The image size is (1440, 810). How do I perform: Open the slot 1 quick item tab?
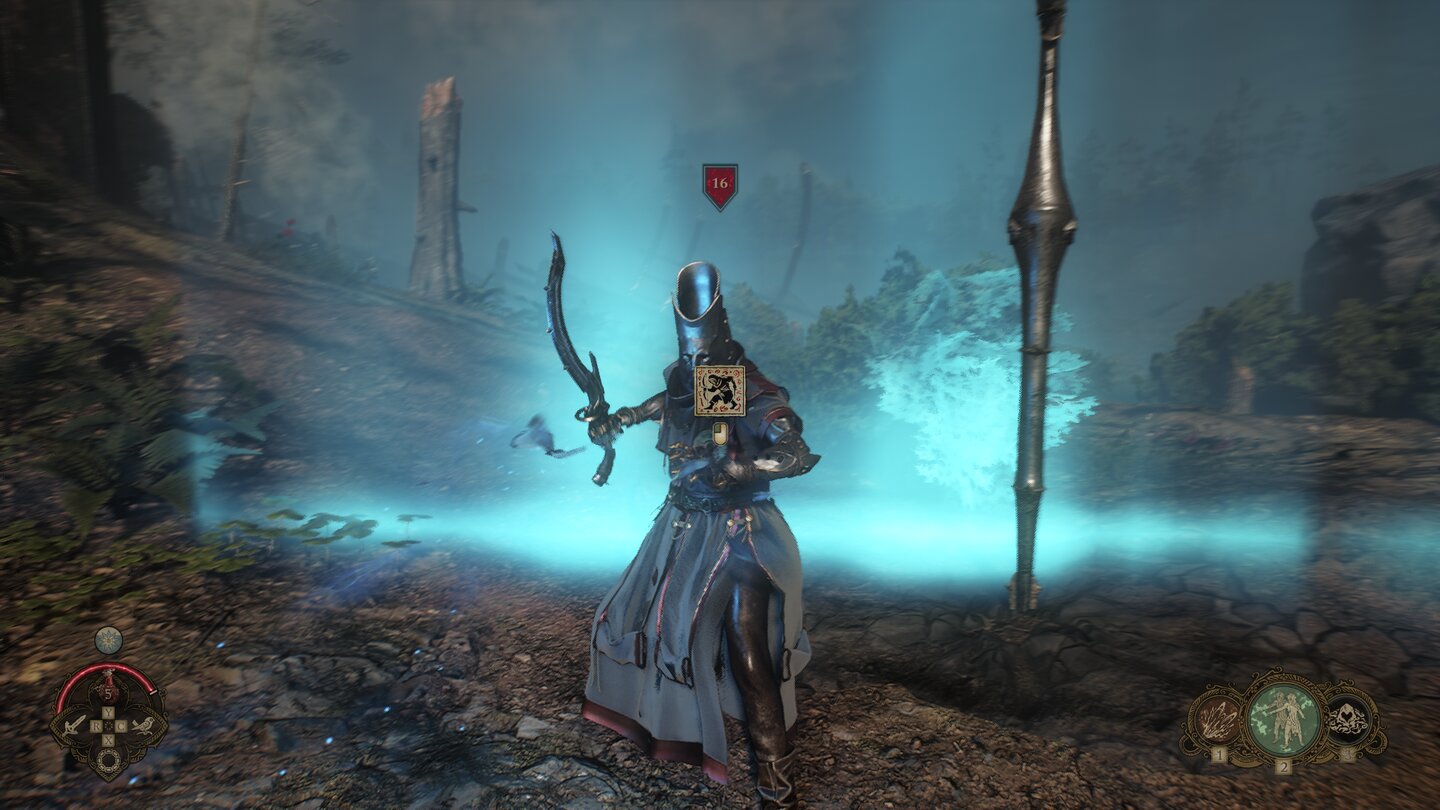click(1219, 754)
